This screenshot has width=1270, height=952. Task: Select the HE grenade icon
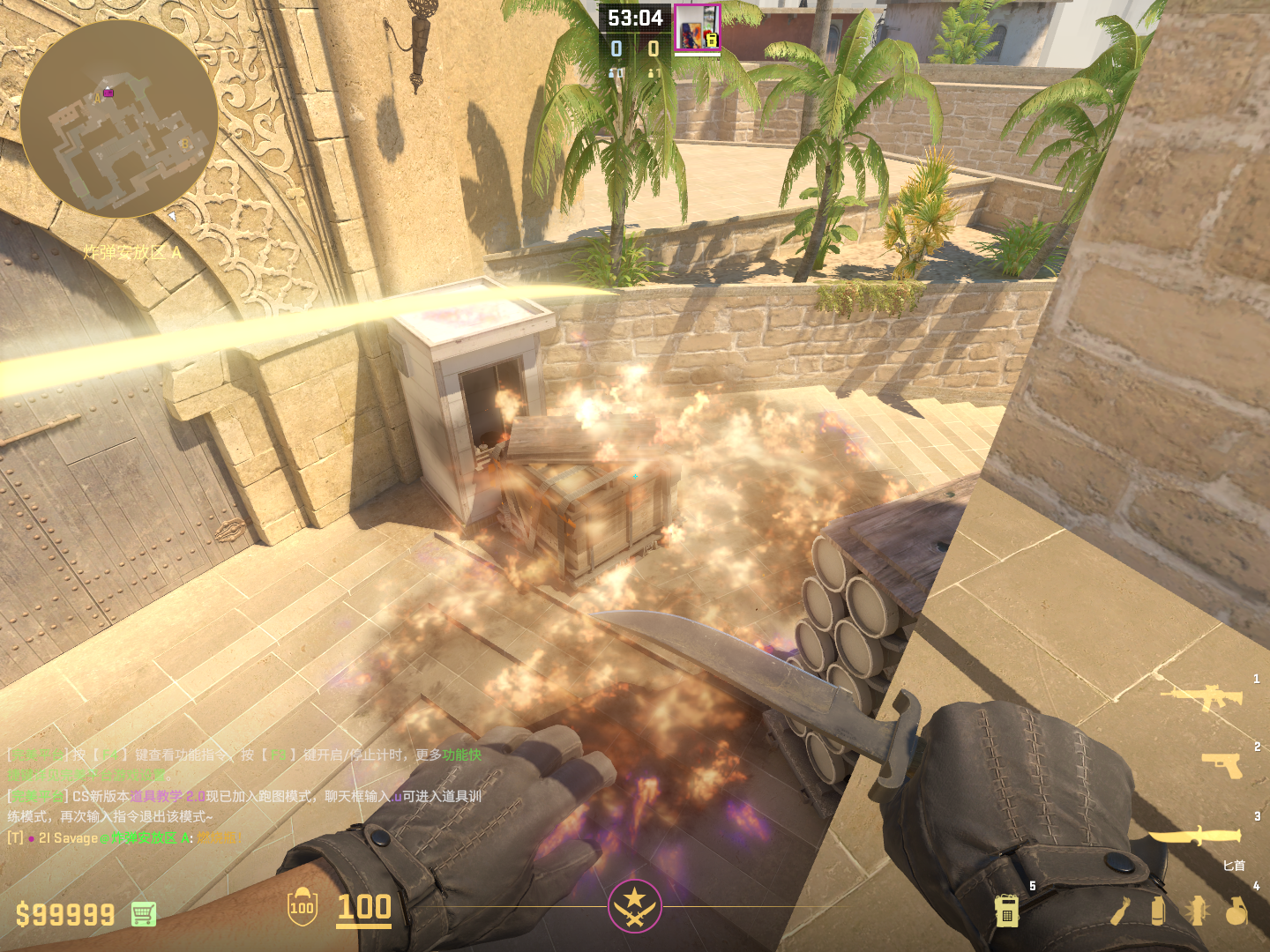coord(1236,911)
